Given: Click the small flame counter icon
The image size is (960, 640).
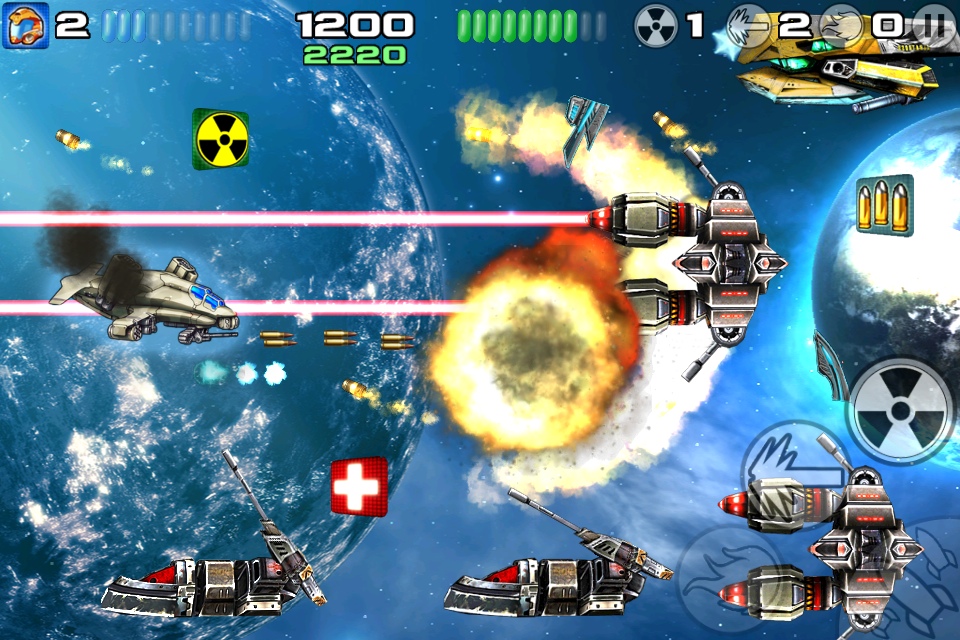Looking at the screenshot, I should tap(842, 25).
